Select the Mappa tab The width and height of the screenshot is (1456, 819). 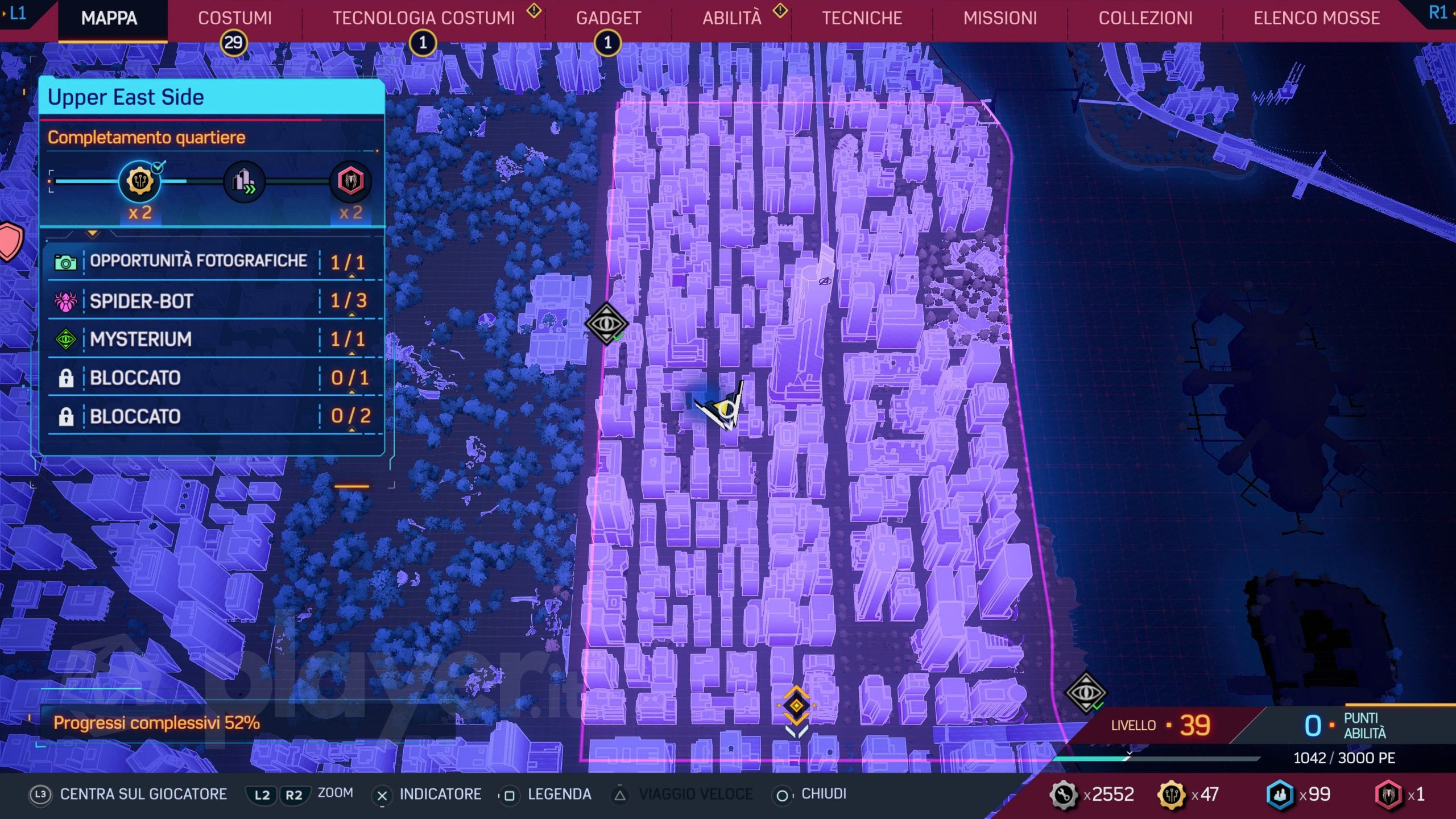point(109,18)
